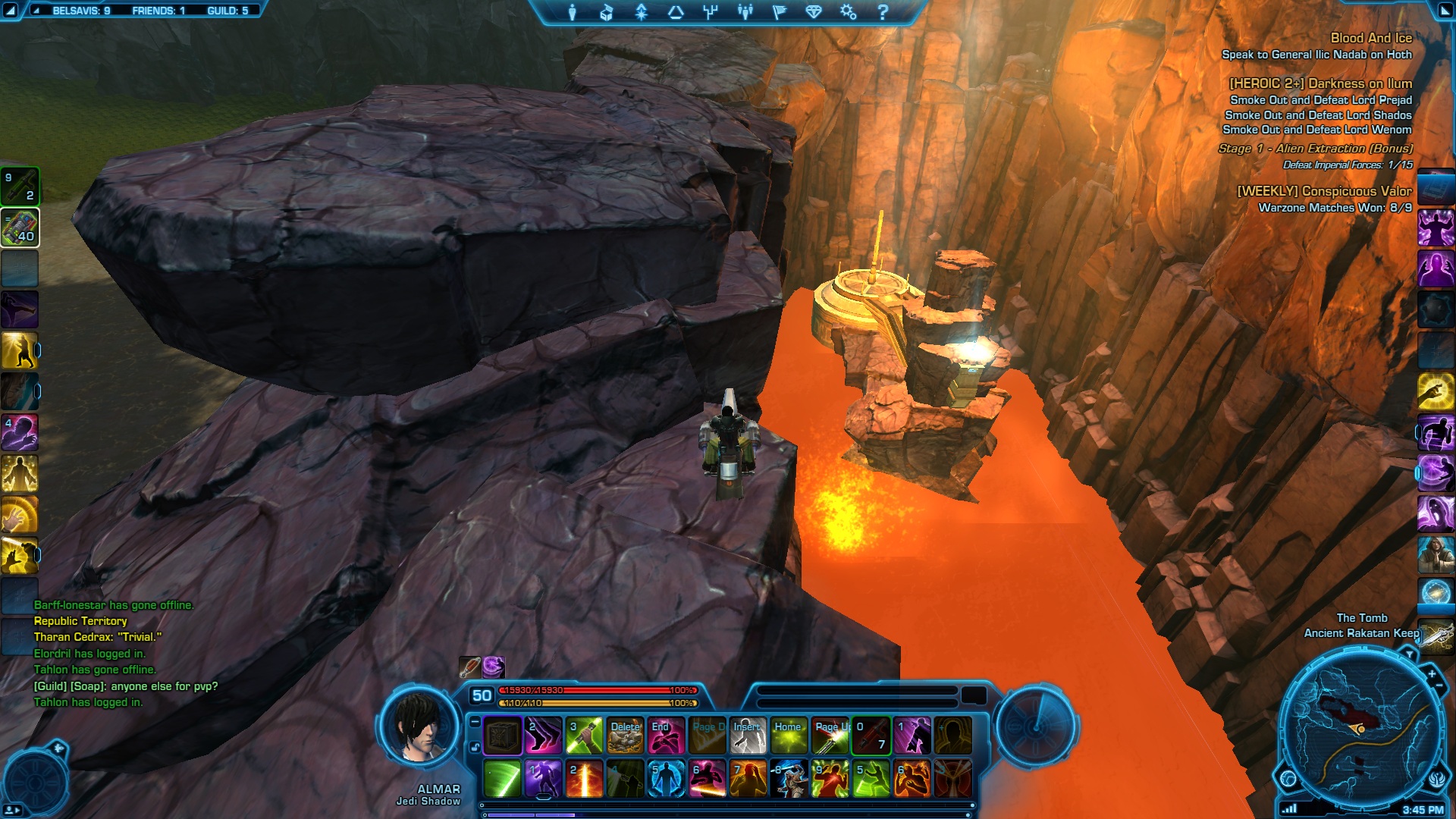The image size is (1456, 819).
Task: Open the inventory box icon
Action: [606, 12]
